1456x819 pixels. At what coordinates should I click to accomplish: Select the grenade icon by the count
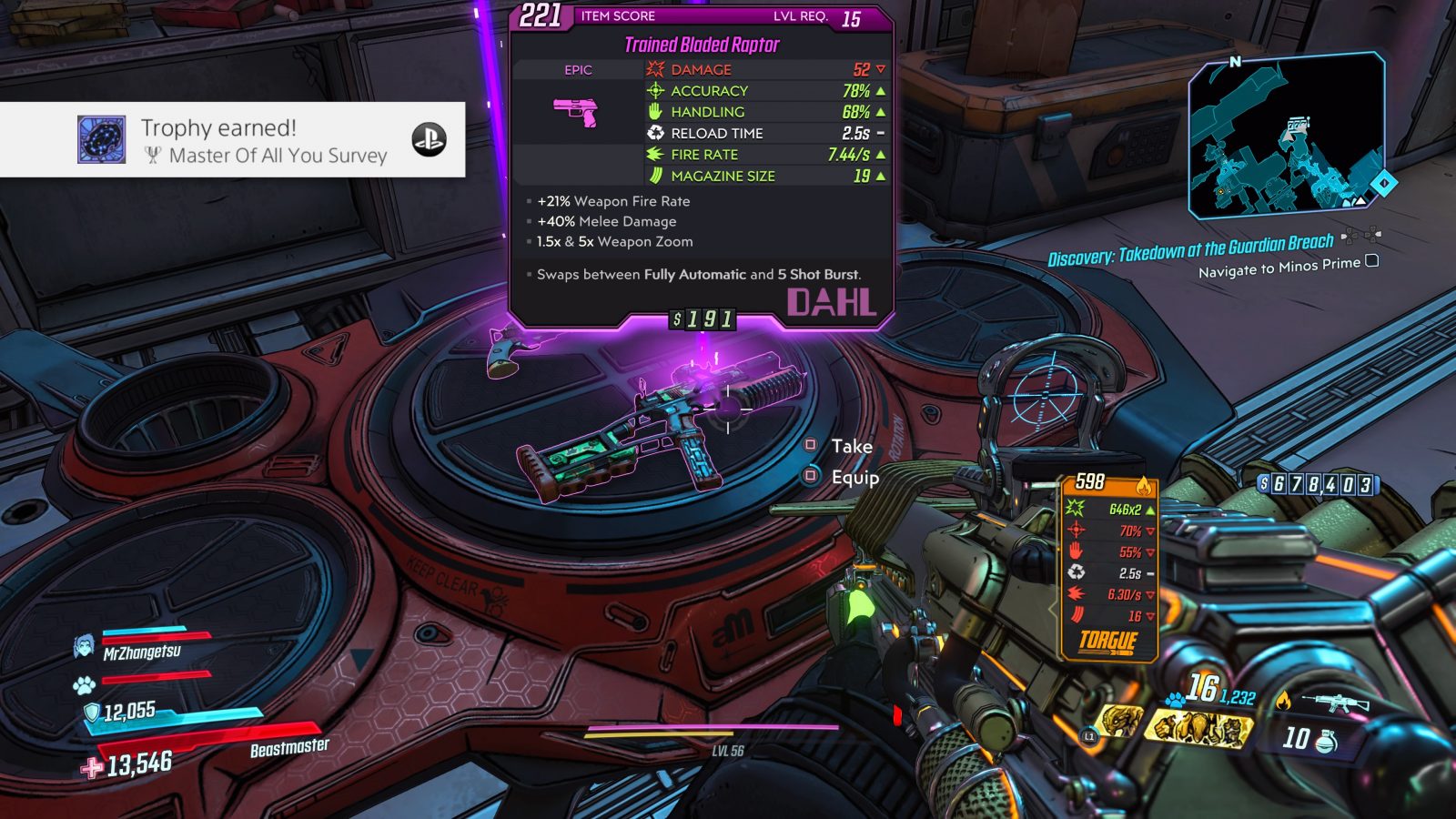click(x=1327, y=741)
